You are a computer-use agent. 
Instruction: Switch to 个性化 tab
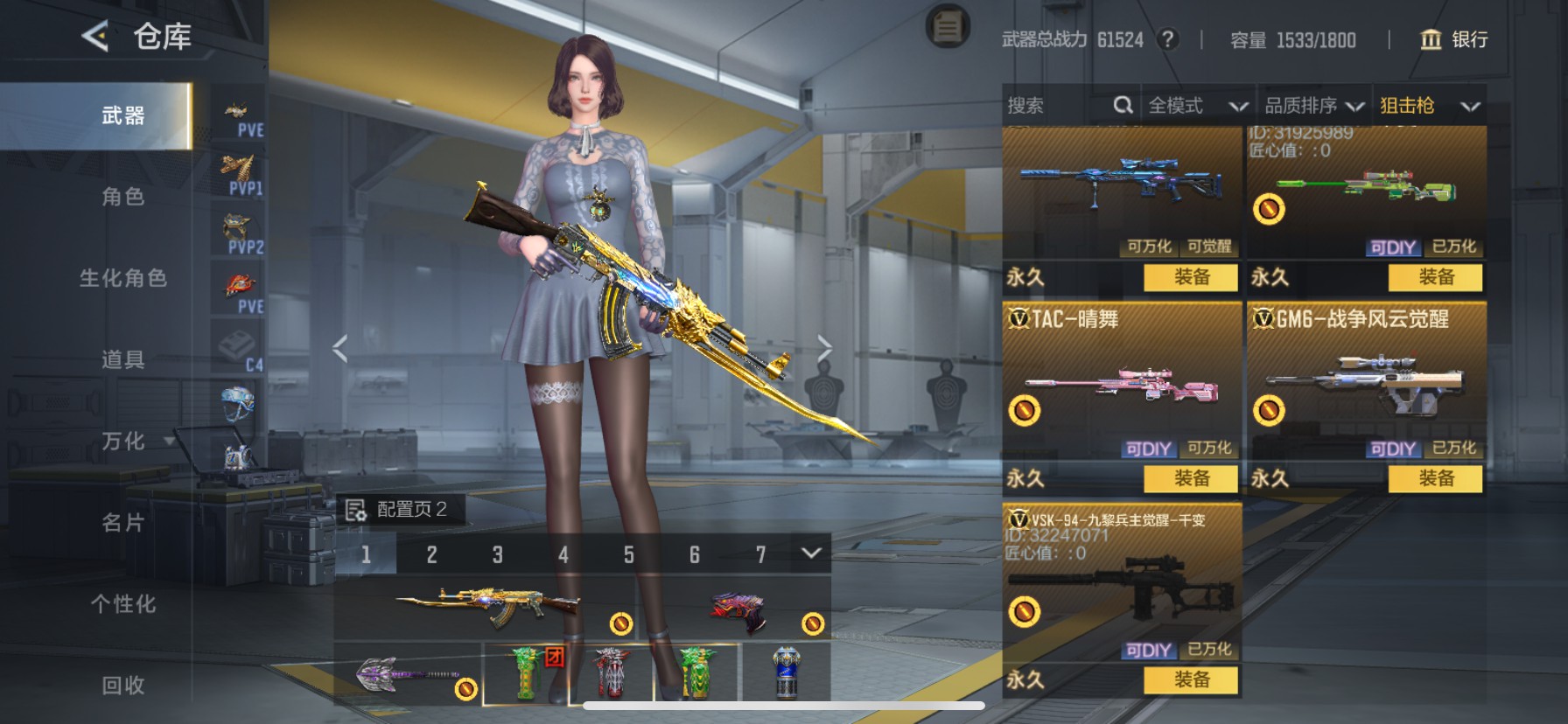point(122,604)
